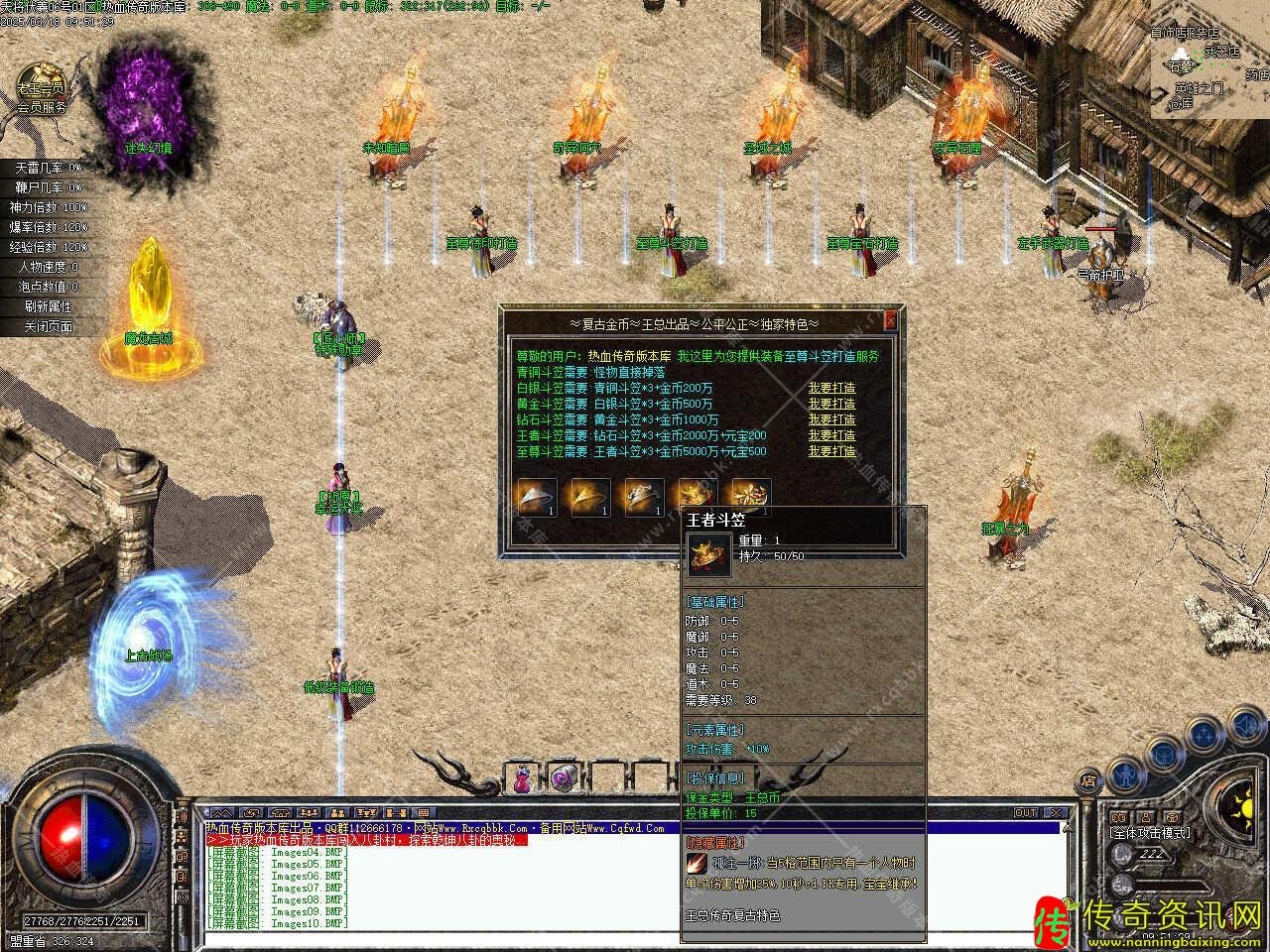Choose 我要打造 beside 黄金斗笠

click(831, 404)
